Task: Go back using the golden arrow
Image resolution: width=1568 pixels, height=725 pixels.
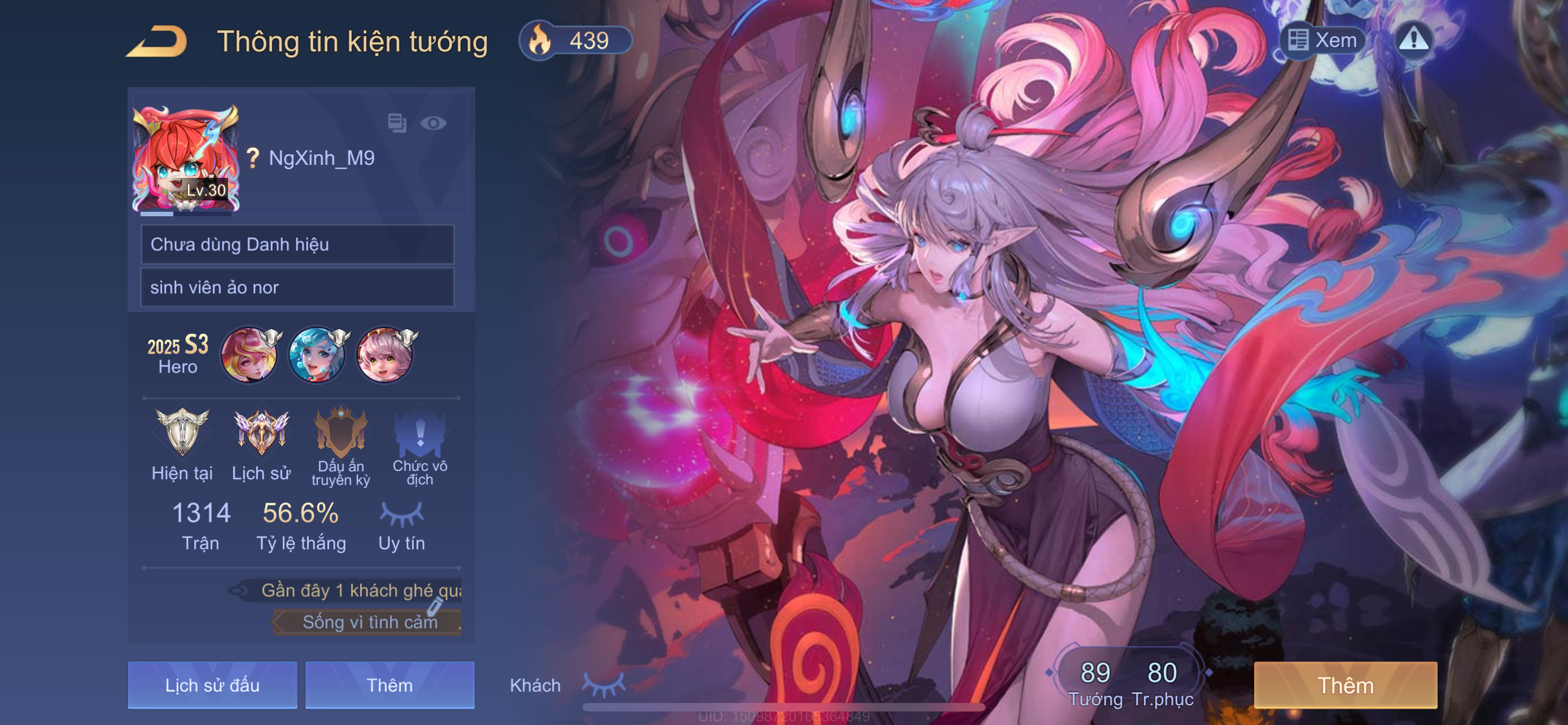Action: (x=156, y=42)
